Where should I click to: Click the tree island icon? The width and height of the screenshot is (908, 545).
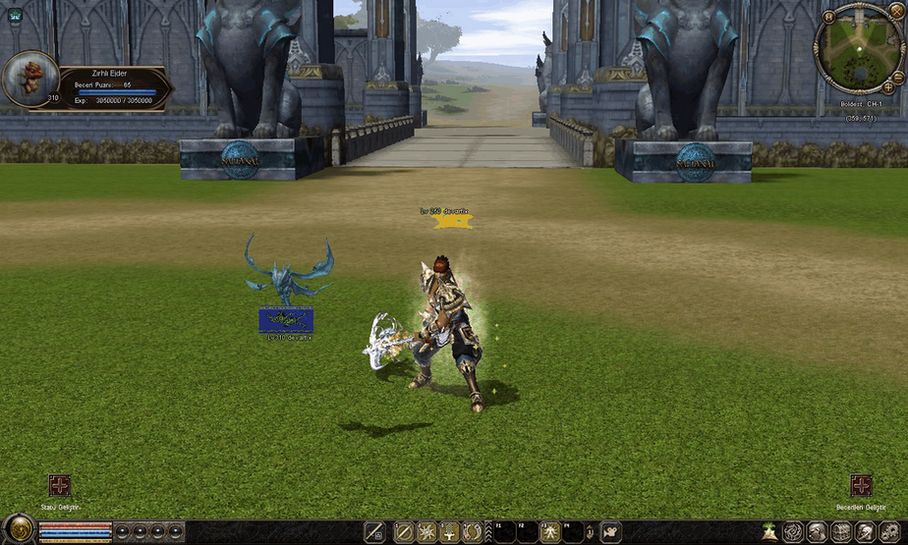[x=769, y=532]
